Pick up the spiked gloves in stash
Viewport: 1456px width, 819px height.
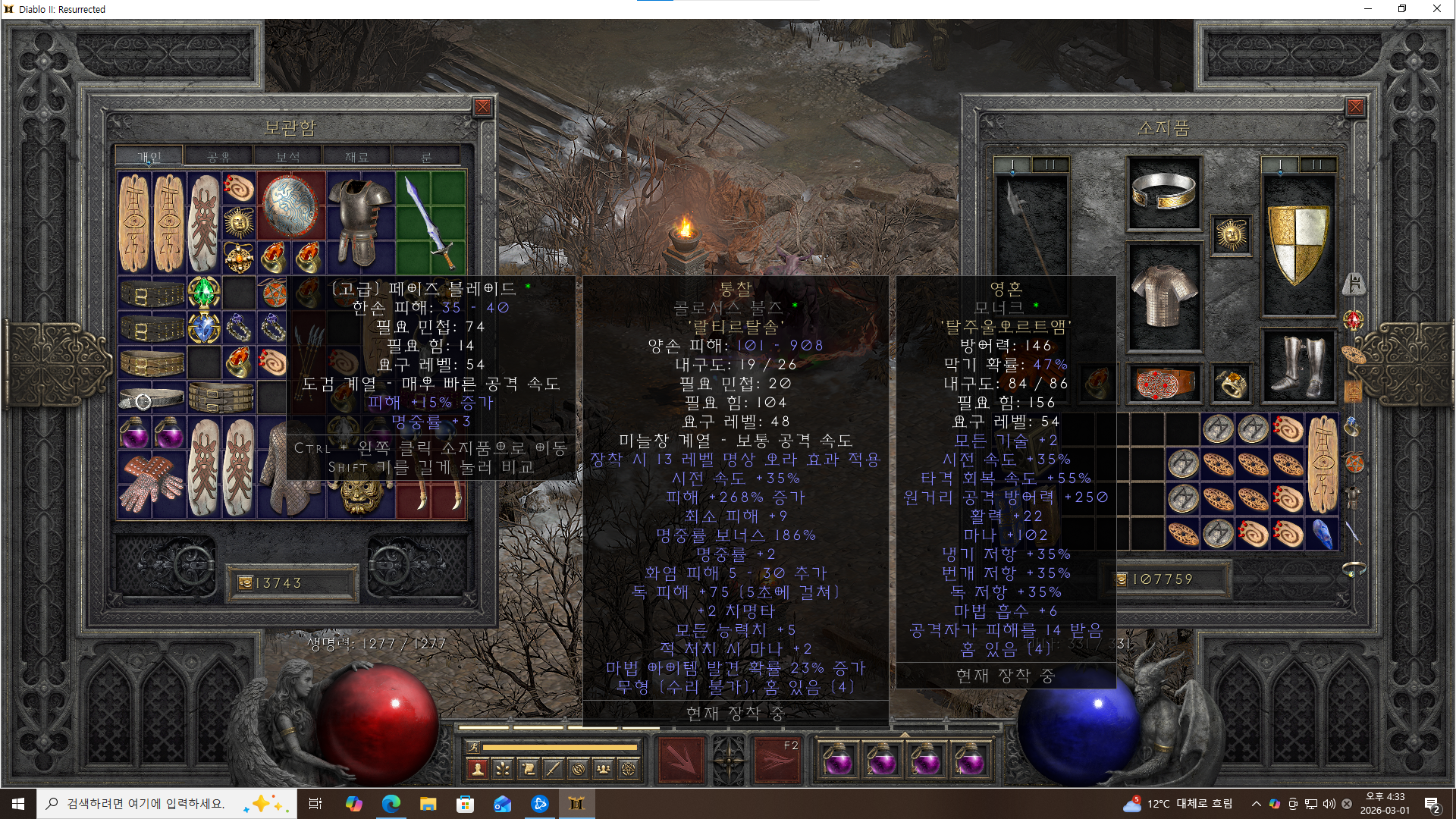[x=152, y=482]
